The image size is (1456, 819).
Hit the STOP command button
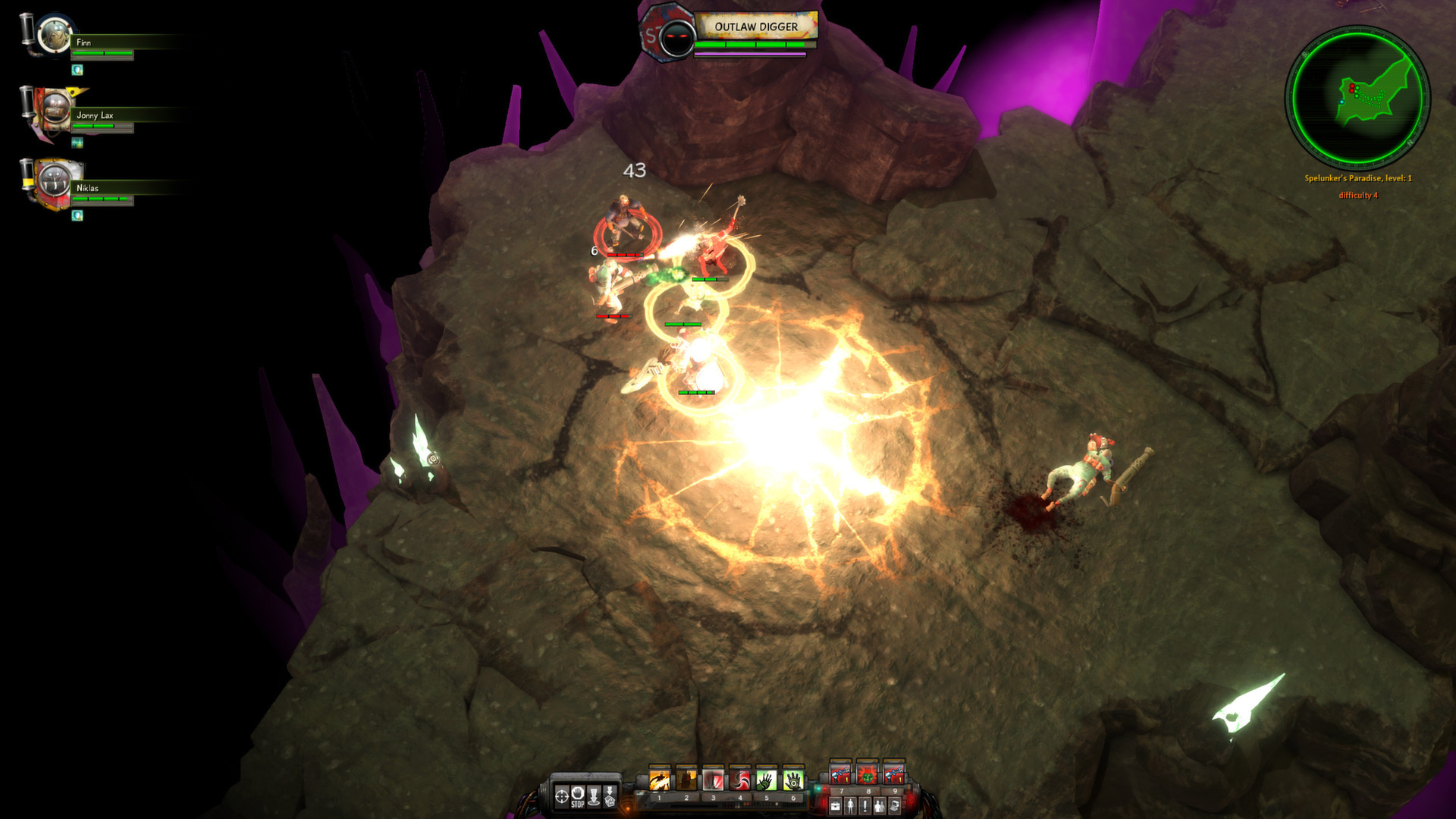578,795
